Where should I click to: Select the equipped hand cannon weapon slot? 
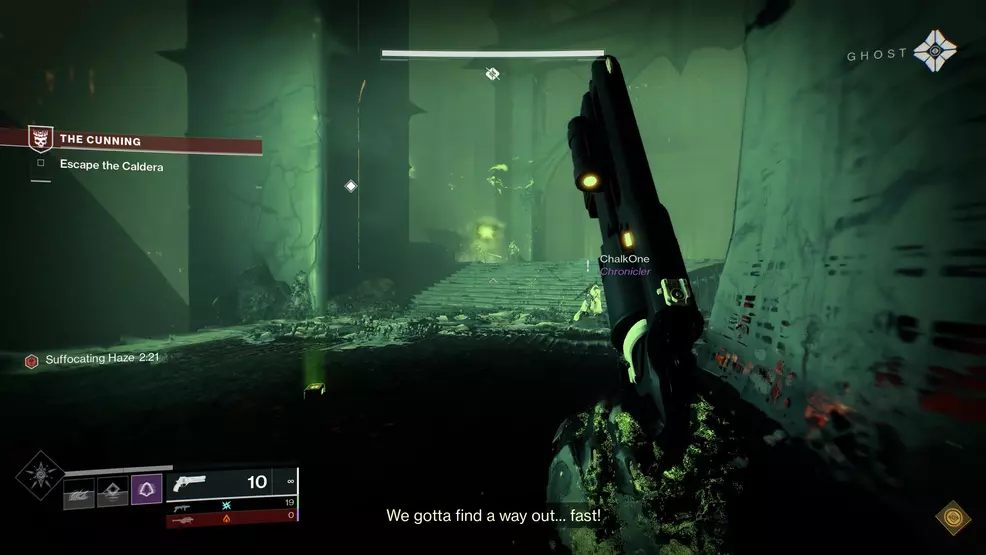click(232, 483)
